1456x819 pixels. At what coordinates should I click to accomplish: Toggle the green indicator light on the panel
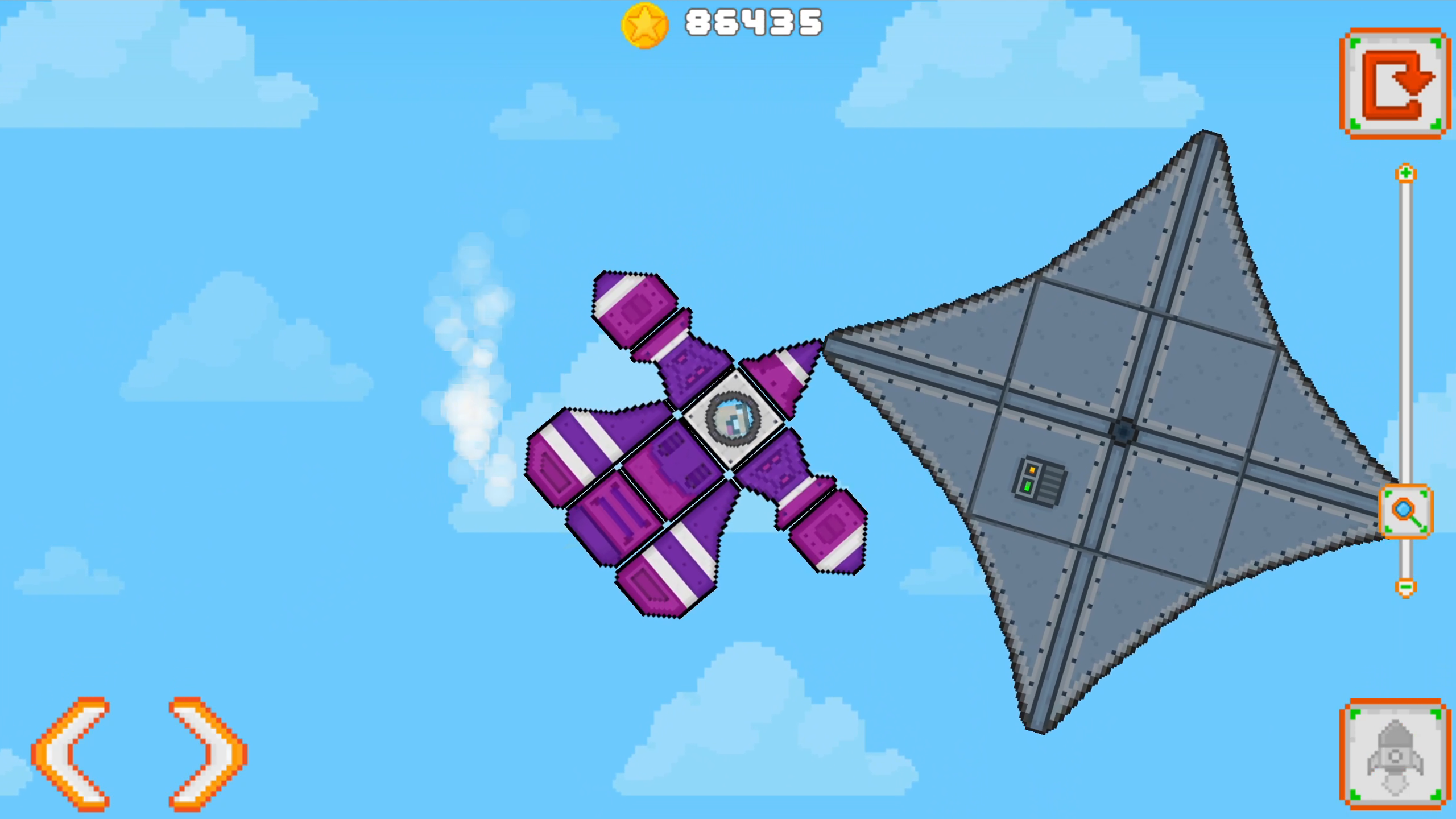click(1028, 486)
